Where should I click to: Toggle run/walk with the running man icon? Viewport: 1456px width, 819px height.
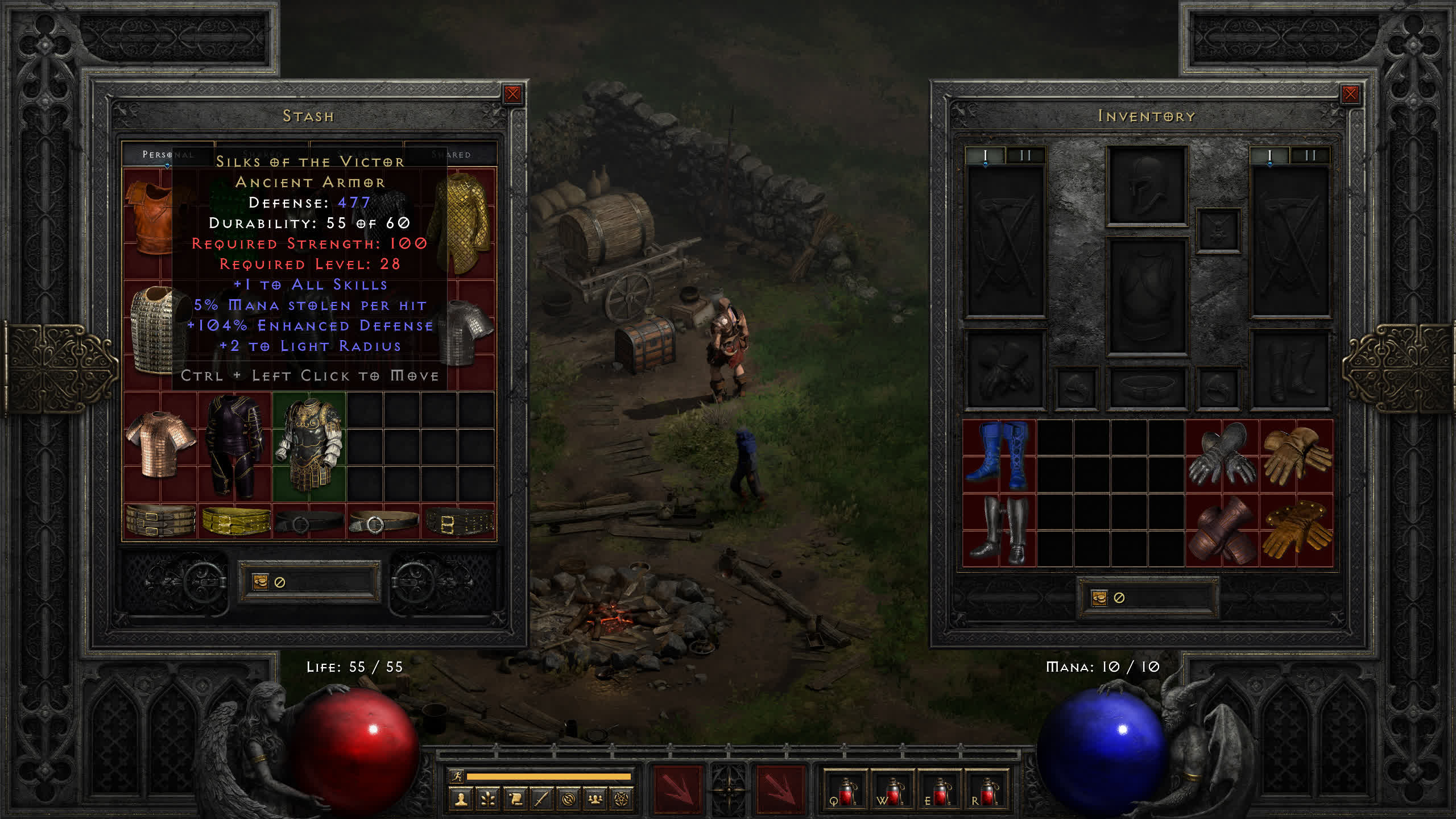457,776
